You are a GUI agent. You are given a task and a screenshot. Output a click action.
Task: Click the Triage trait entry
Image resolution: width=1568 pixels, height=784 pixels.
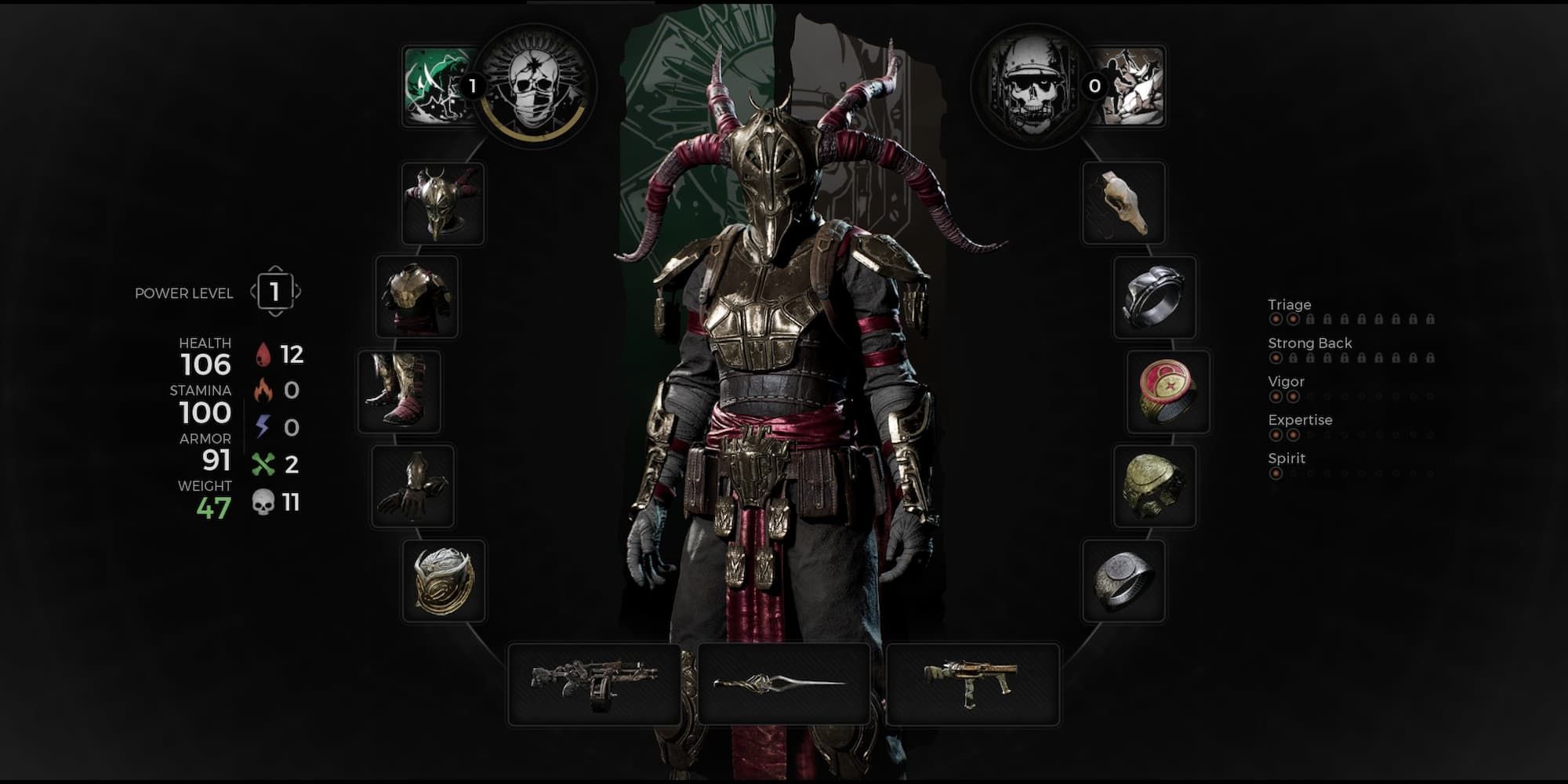[1290, 305]
